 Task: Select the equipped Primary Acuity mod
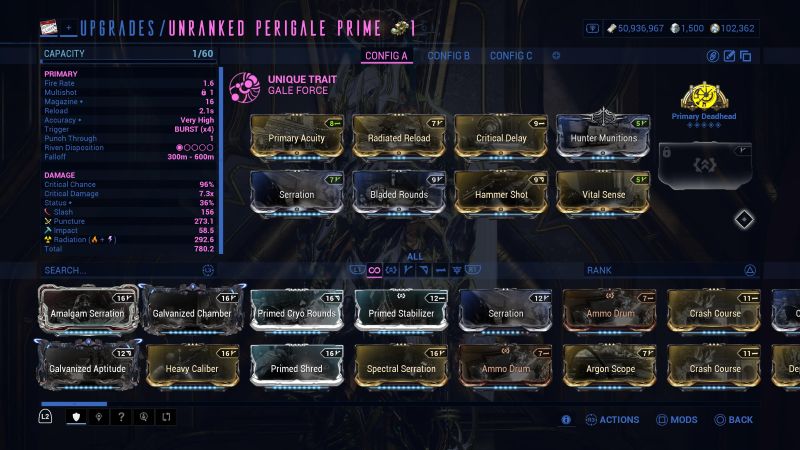297,137
